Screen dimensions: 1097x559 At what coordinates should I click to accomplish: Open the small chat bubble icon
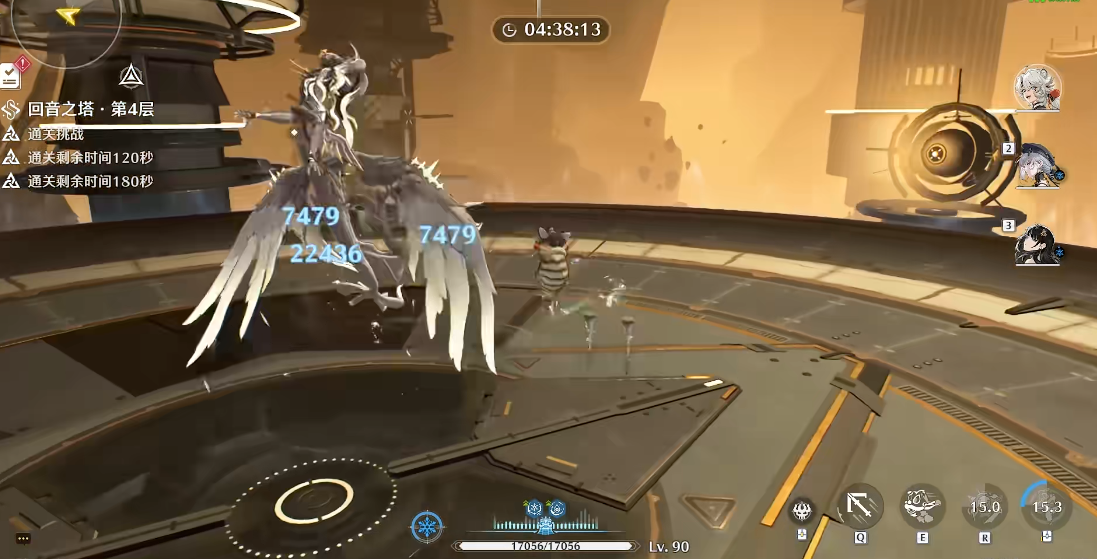coord(23,538)
